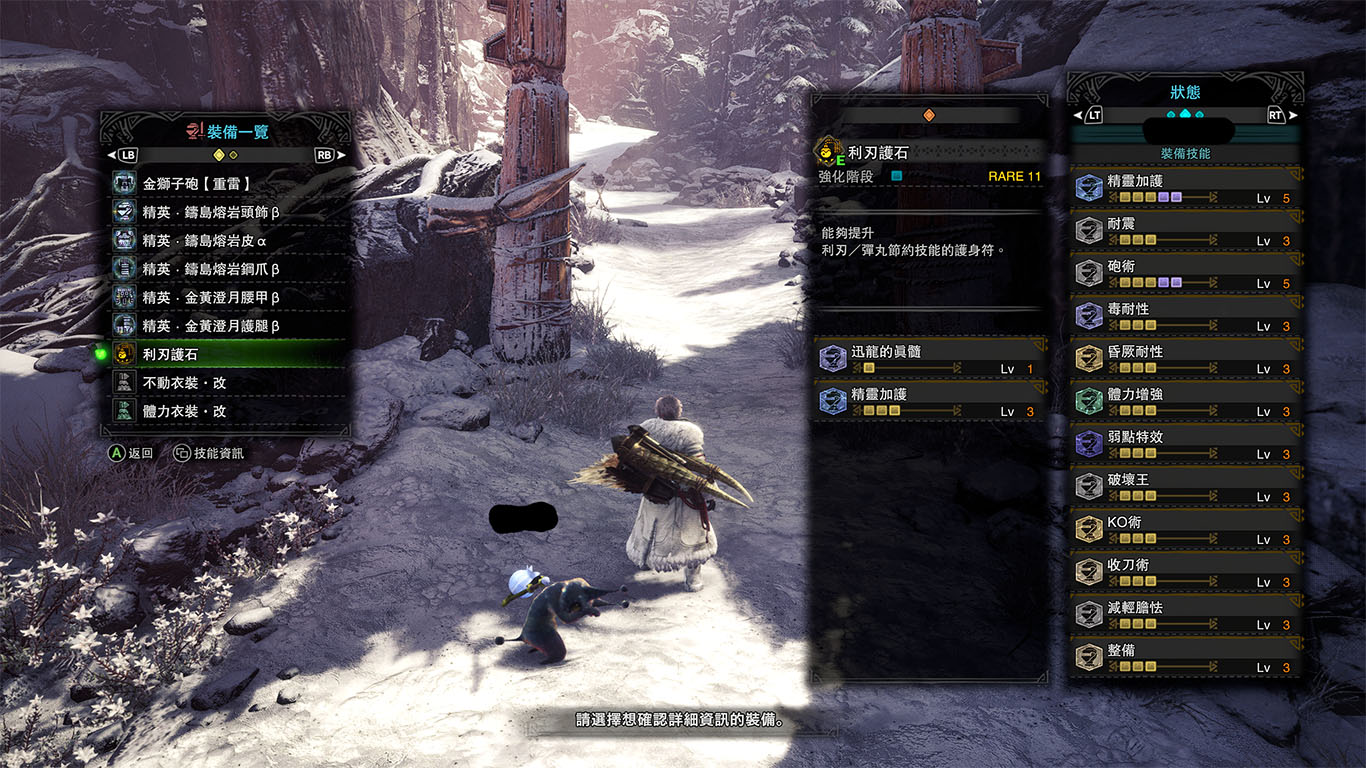Choose 精英・金黃澄月護腿β leg armor
Screen dimensions: 1366x768
click(230, 325)
